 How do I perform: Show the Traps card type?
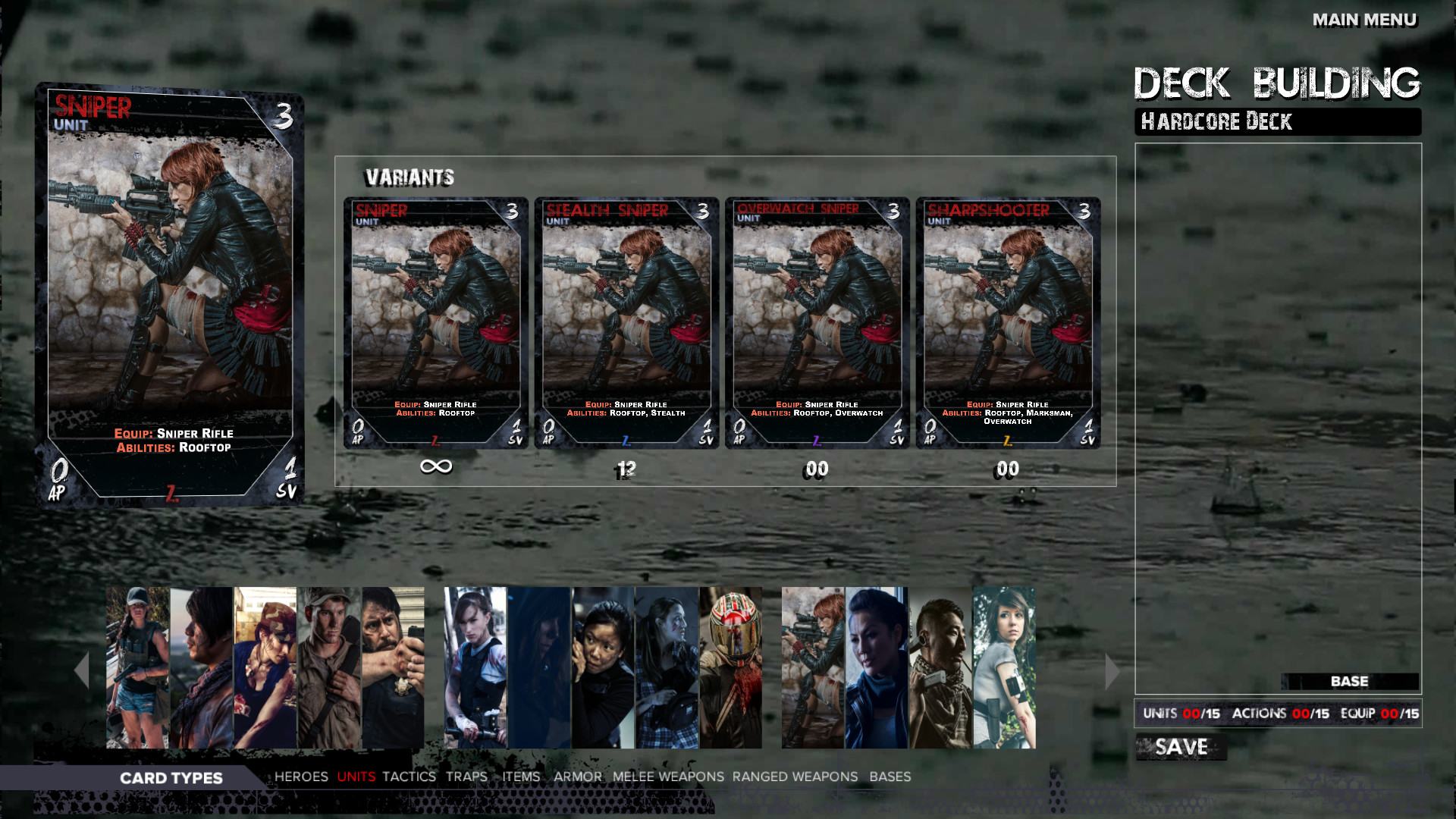tap(466, 777)
